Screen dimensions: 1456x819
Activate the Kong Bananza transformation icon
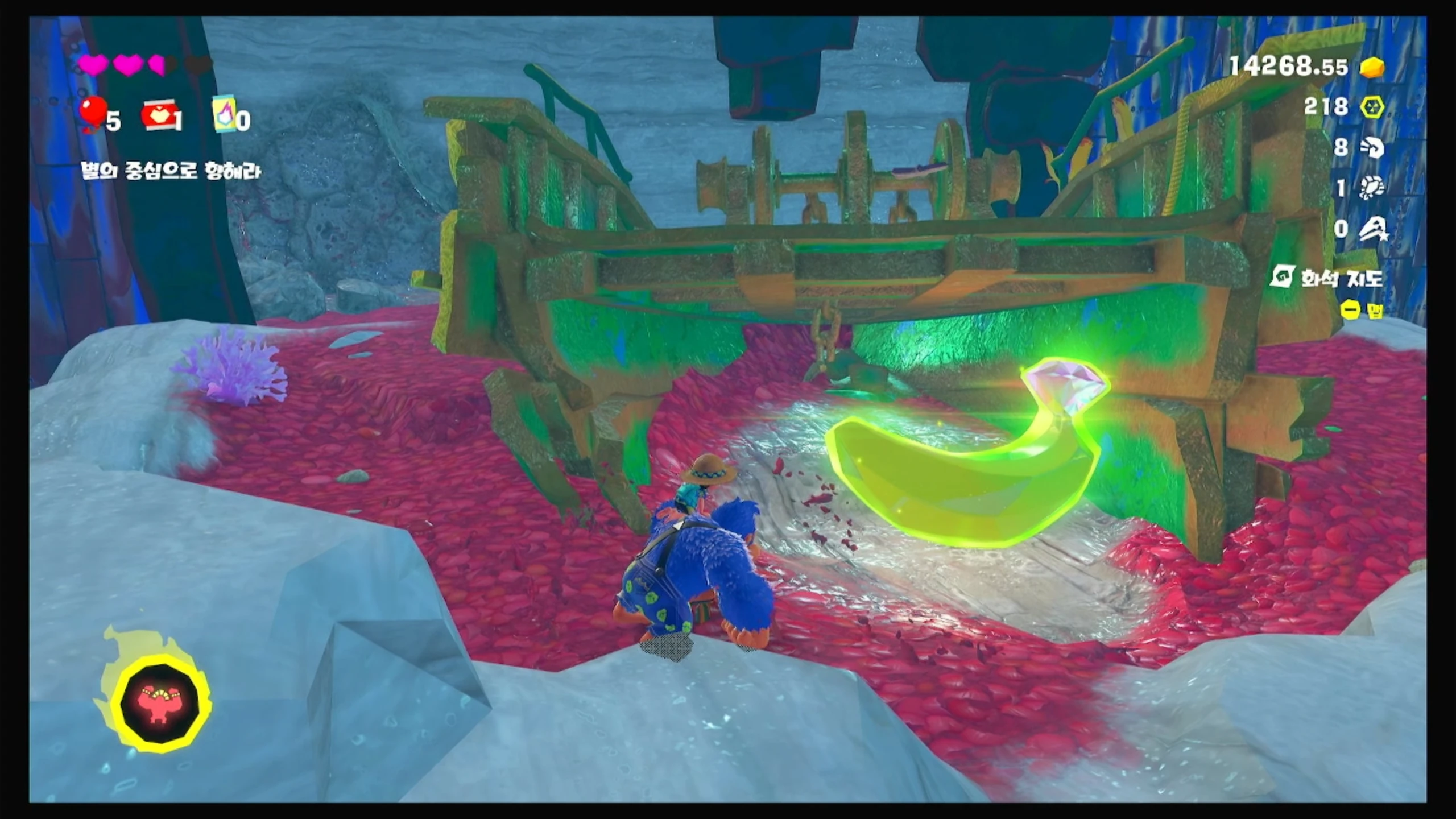click(160, 703)
